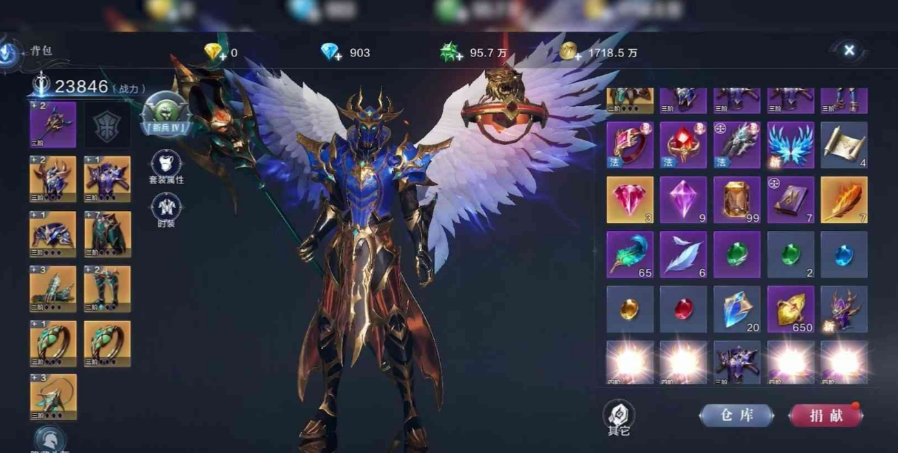Select the spellbook item with count 7
898x453 pixels.
(790, 199)
